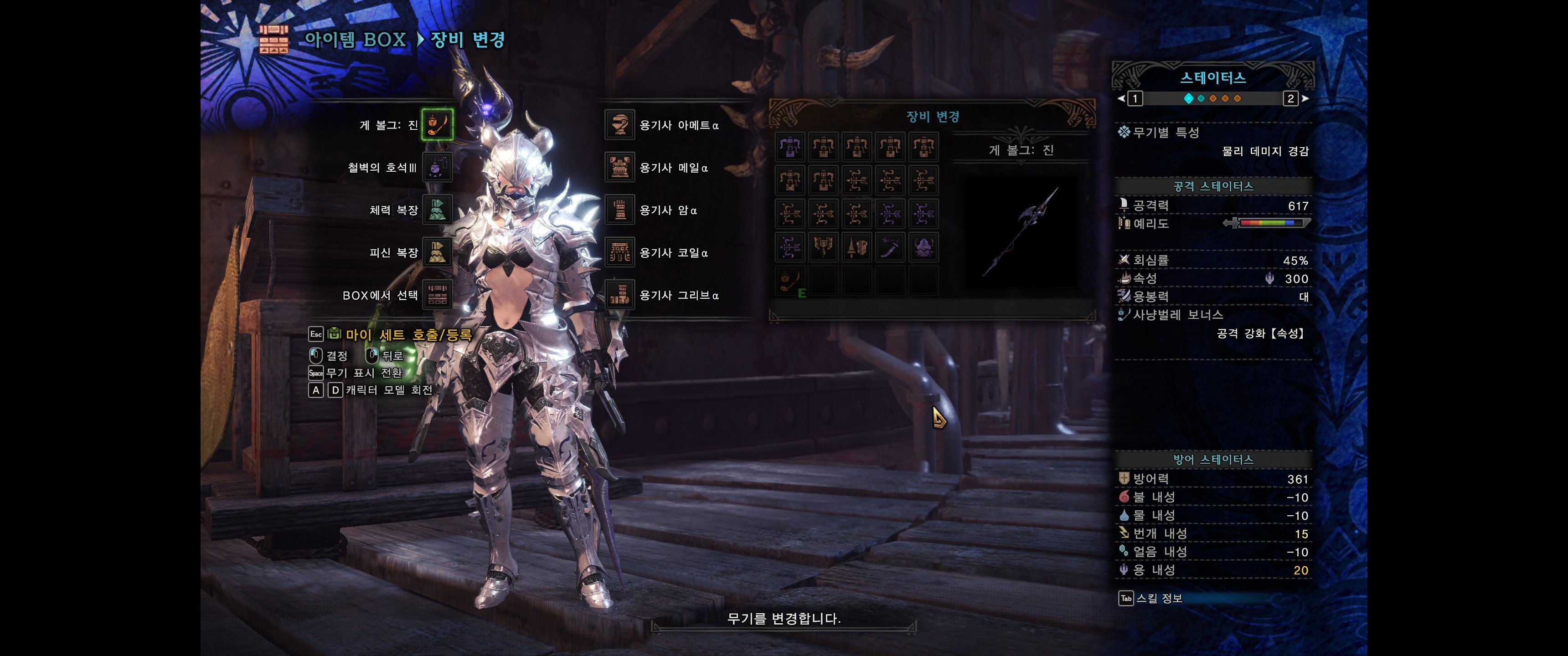Choose the 용기사 메일α chest armor slot

point(619,167)
